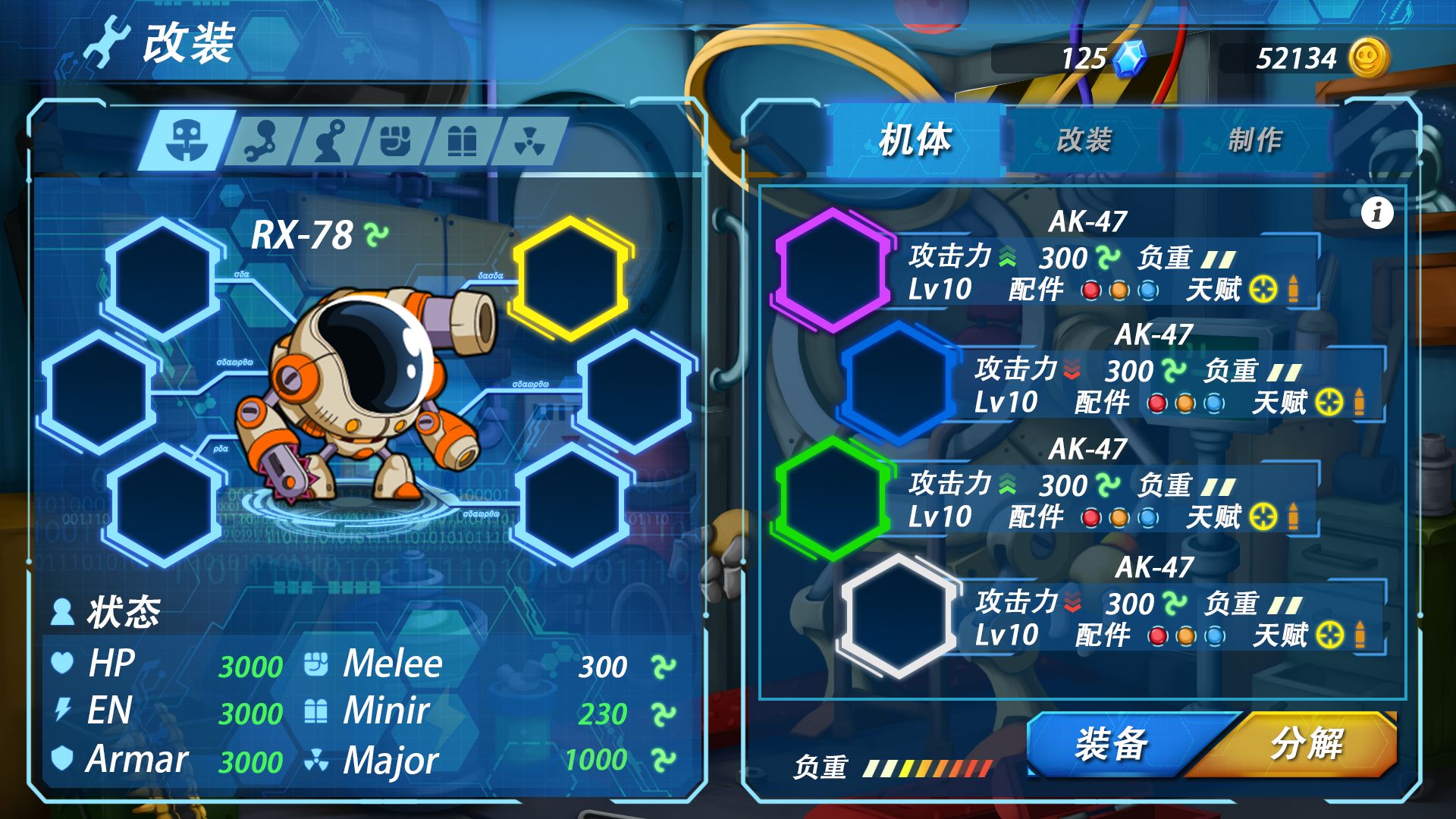Click the green swap icon beside RX-78

tap(376, 234)
